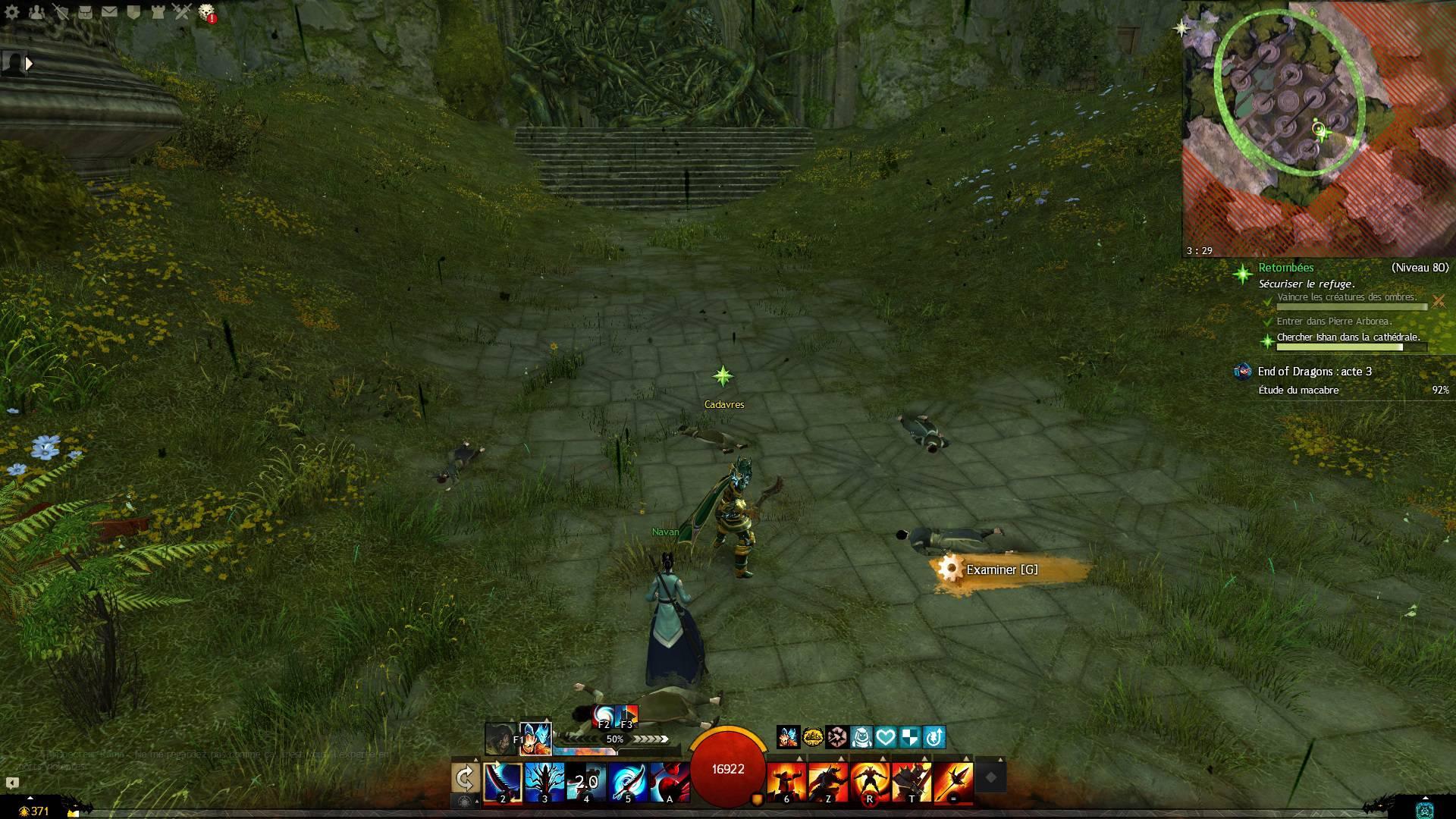1456x819 pixels.
Task: Use the blue spinning blade skill 5
Action: coord(628,781)
